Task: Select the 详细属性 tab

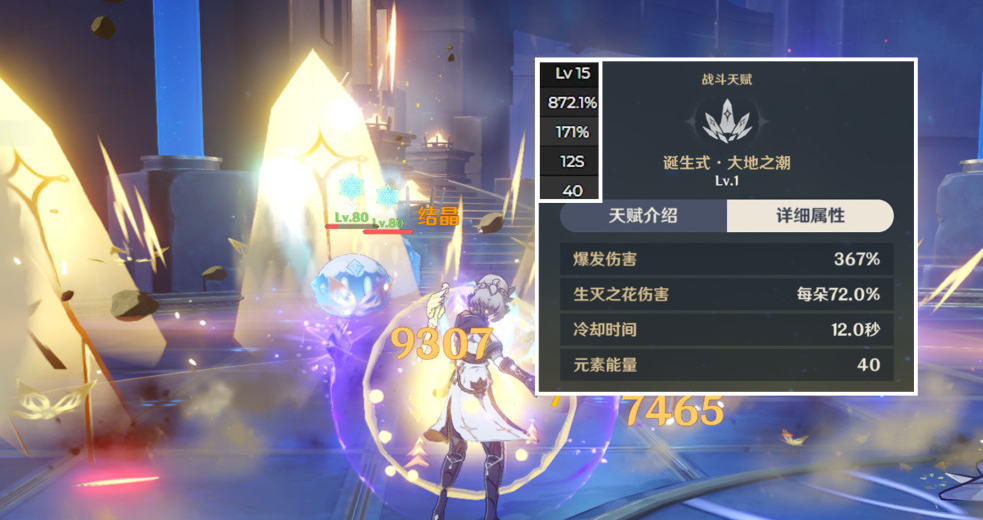Action: (x=810, y=216)
